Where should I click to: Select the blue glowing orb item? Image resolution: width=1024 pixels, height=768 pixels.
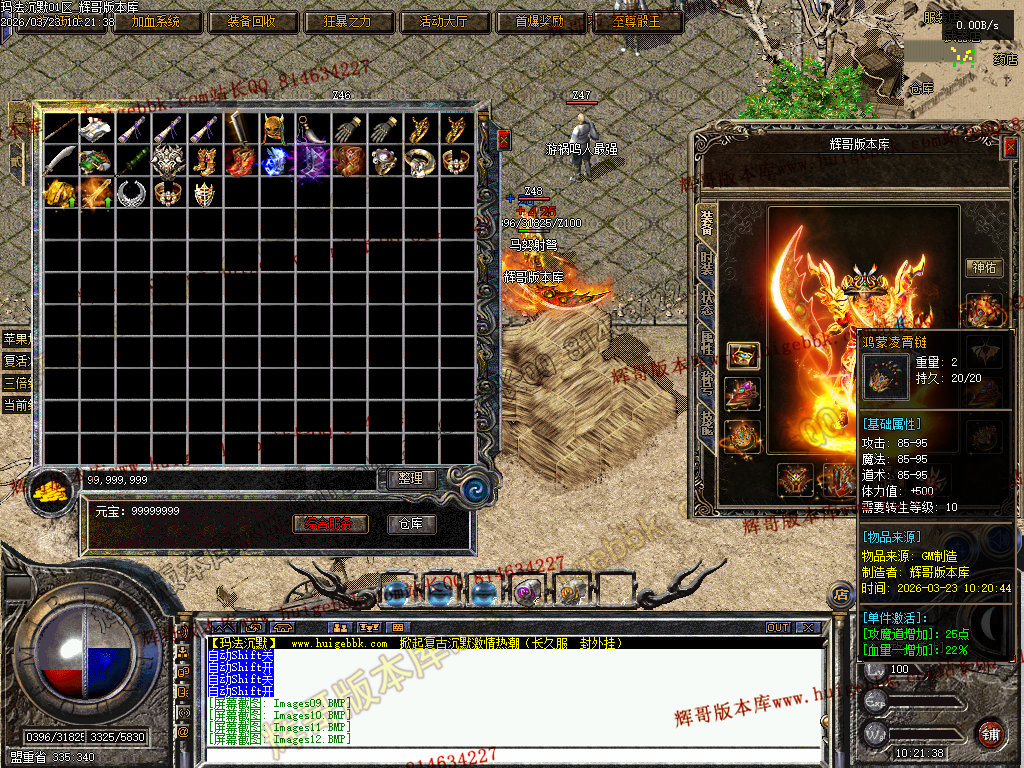[x=275, y=160]
